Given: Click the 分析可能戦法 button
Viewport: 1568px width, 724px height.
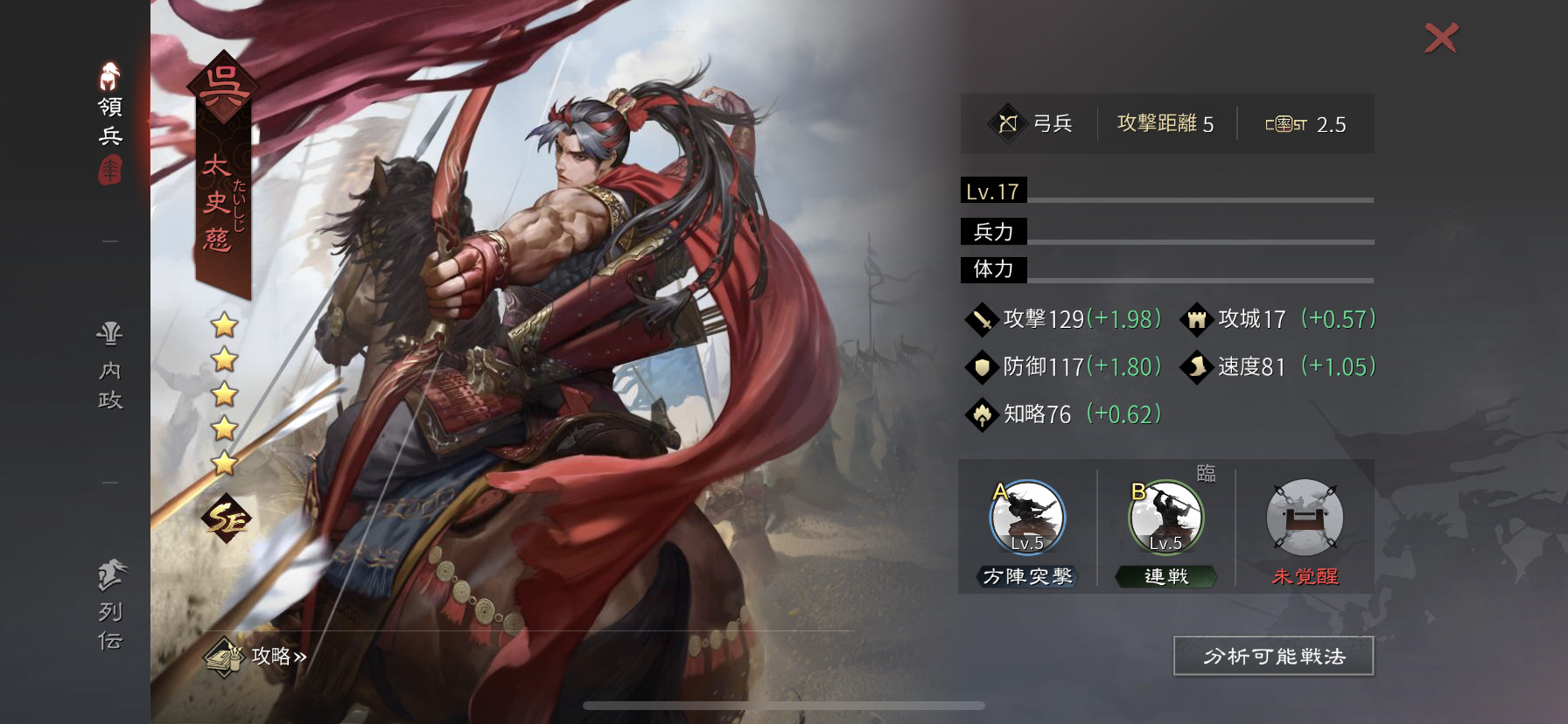Looking at the screenshot, I should click(1273, 657).
